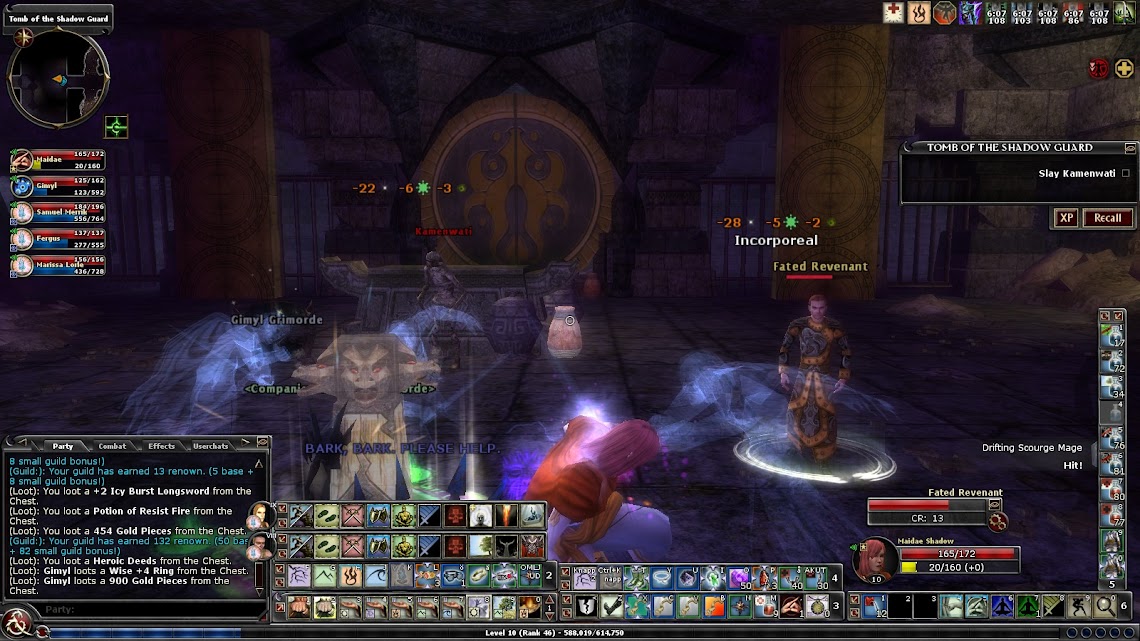
Task: Switch to the Combat chat tab
Action: (112, 446)
